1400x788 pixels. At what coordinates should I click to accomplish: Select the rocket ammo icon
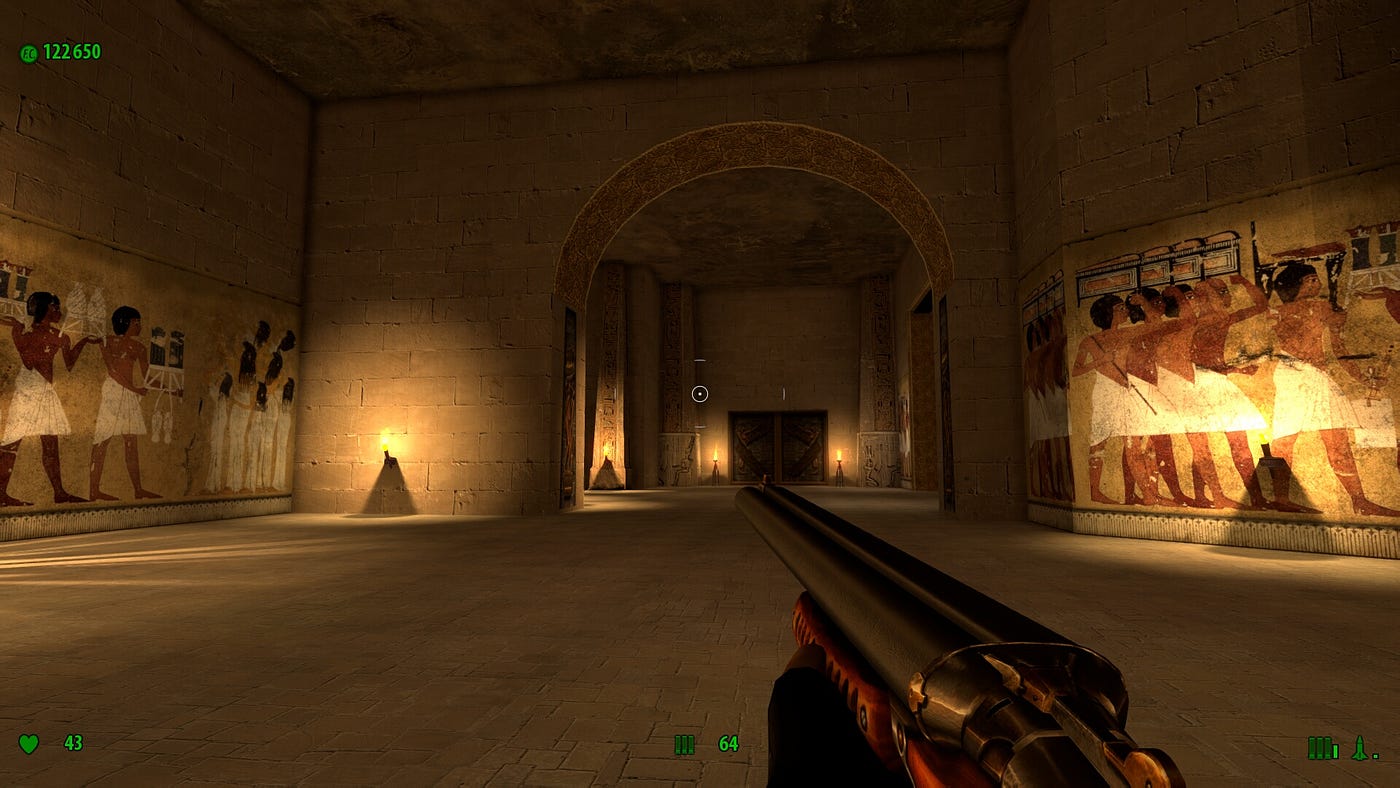(x=1359, y=748)
